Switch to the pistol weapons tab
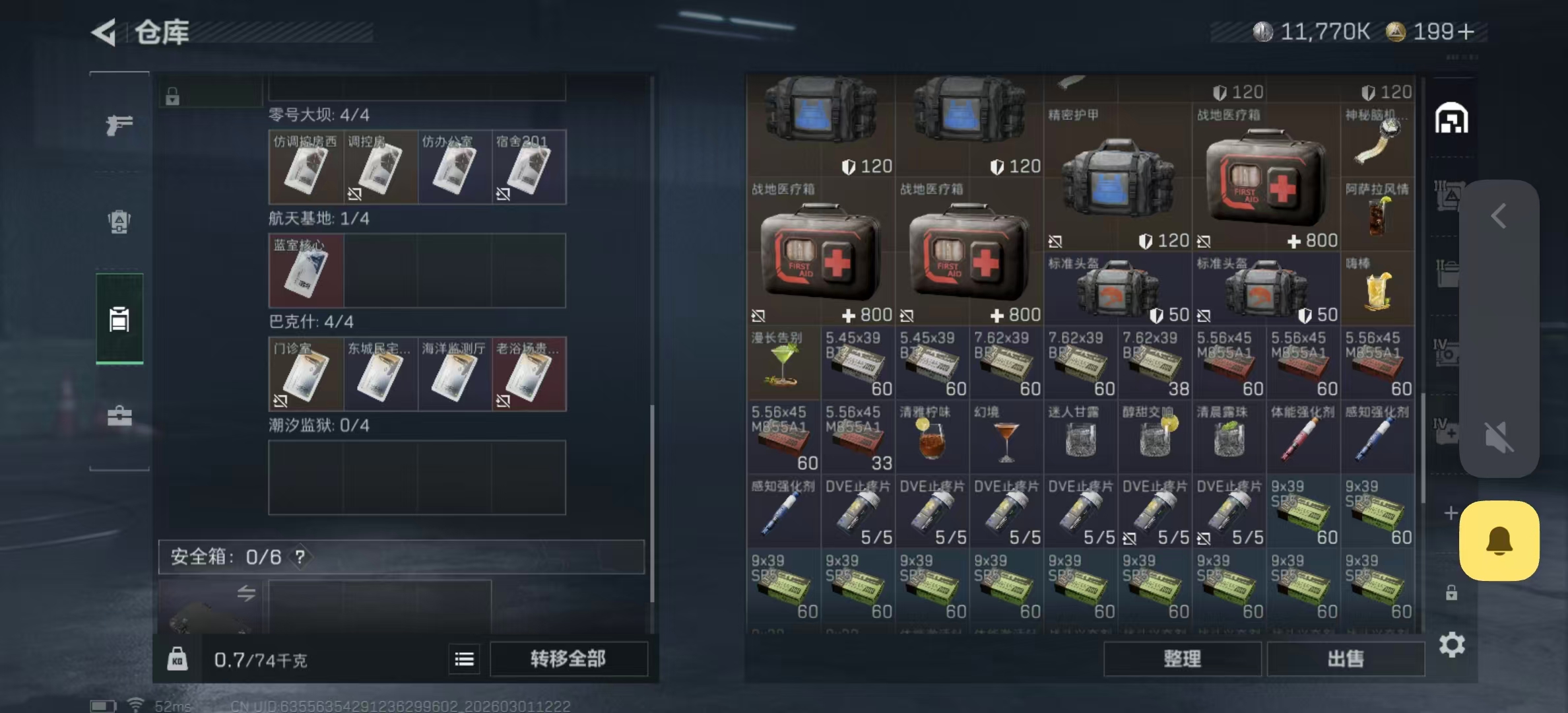The height and width of the screenshot is (713, 1568). tap(119, 125)
